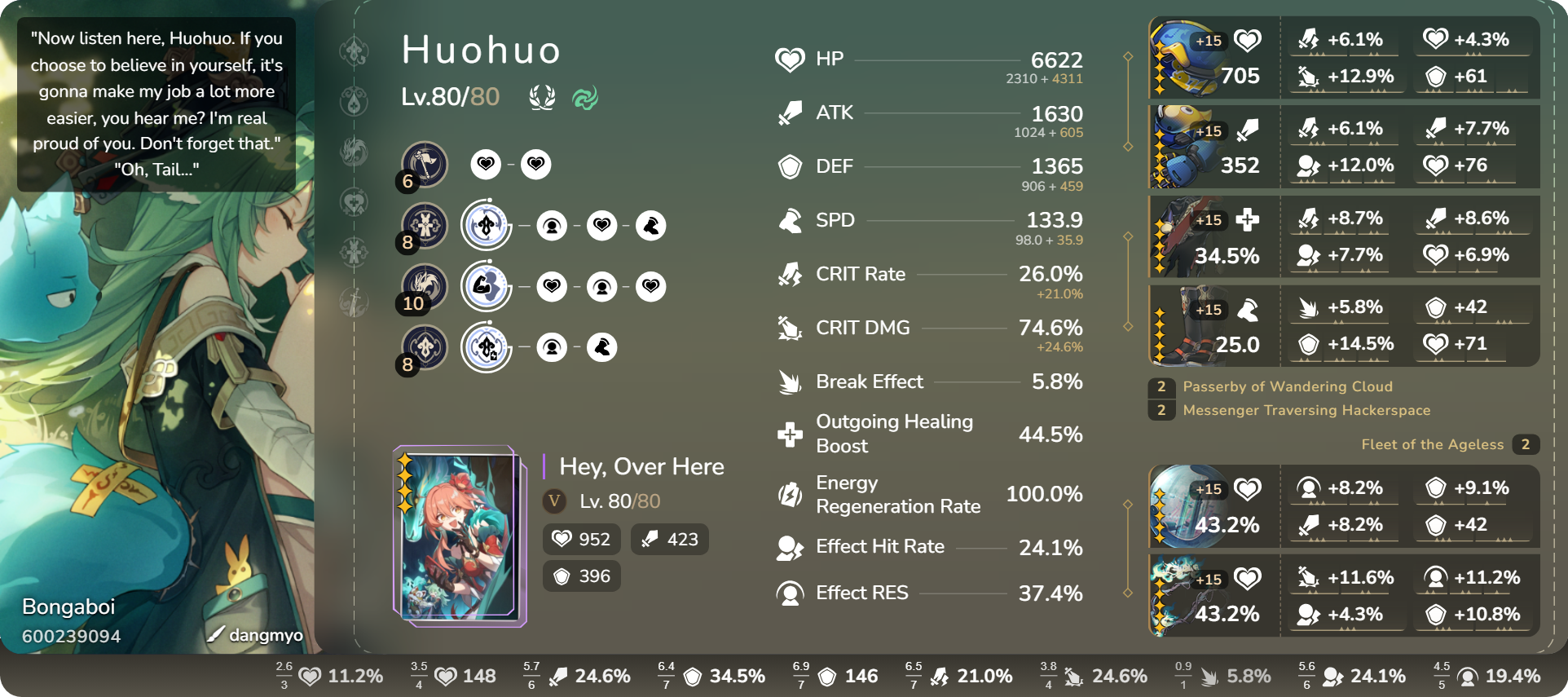The image size is (1568, 697).
Task: Toggle the heart minor trace node after the Skill
Action: pos(602,226)
